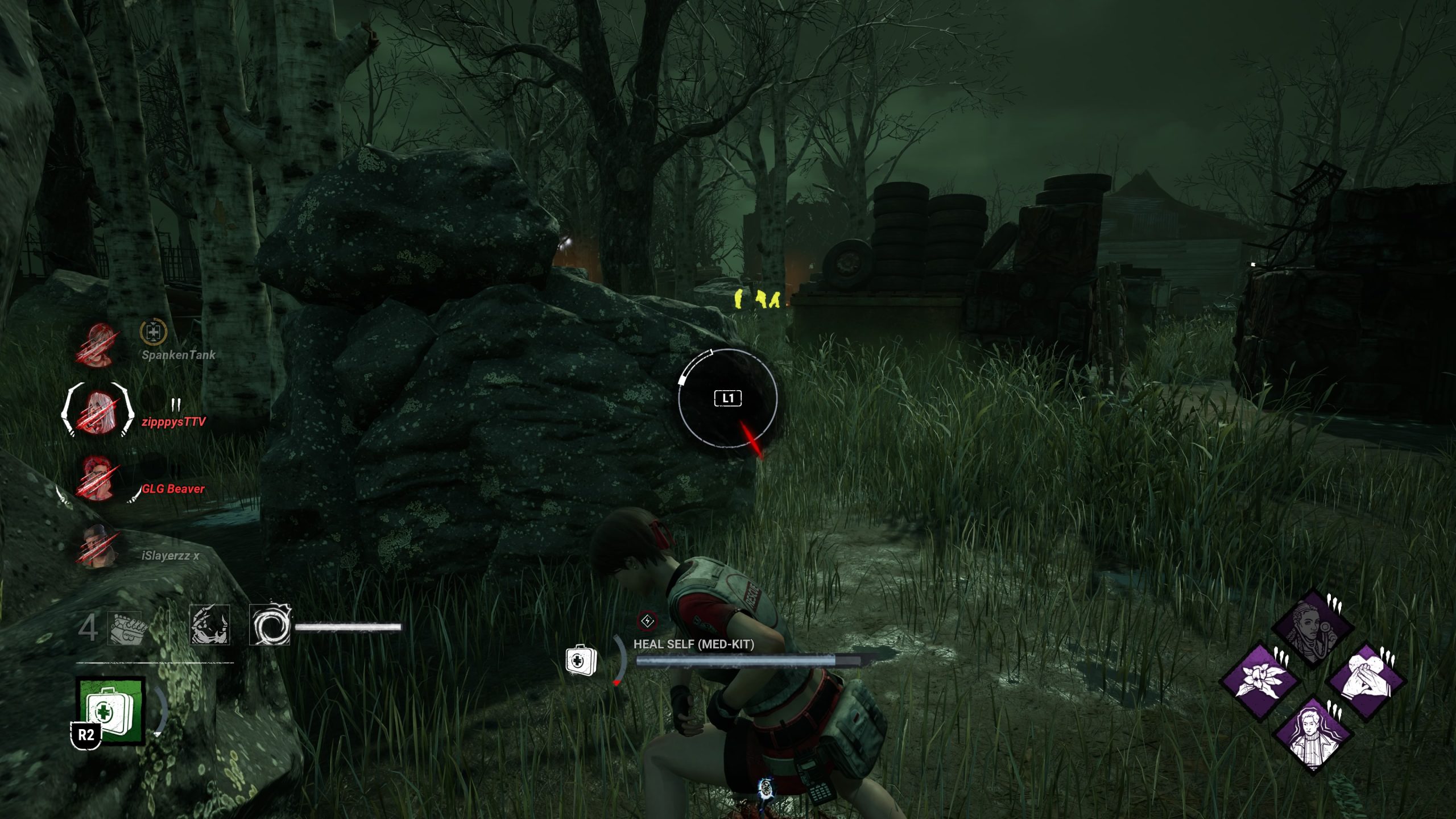
Task: Choose the turtleneck figure perk
Action: [x=1313, y=734]
